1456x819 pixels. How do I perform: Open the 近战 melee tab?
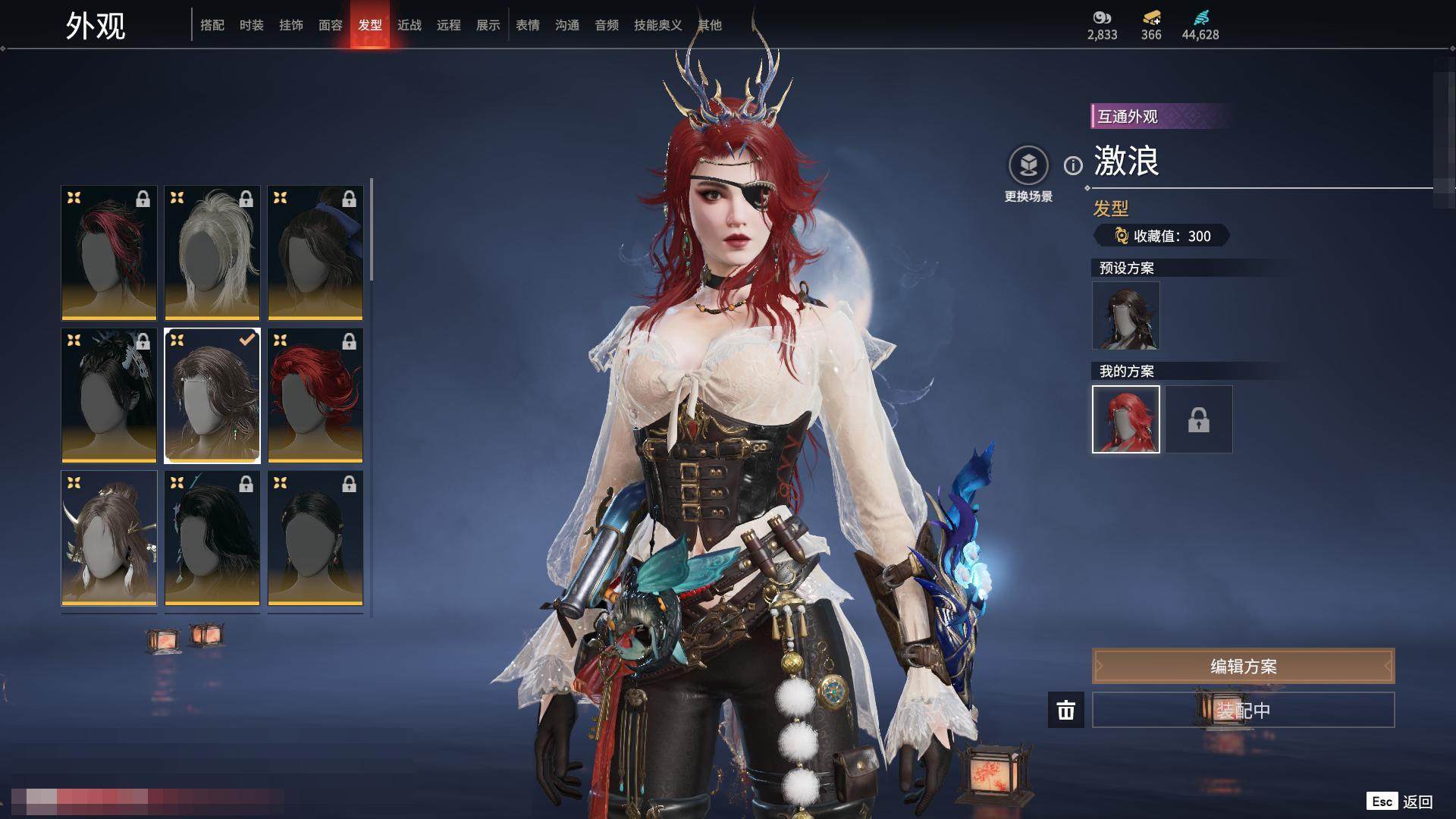coord(409,25)
